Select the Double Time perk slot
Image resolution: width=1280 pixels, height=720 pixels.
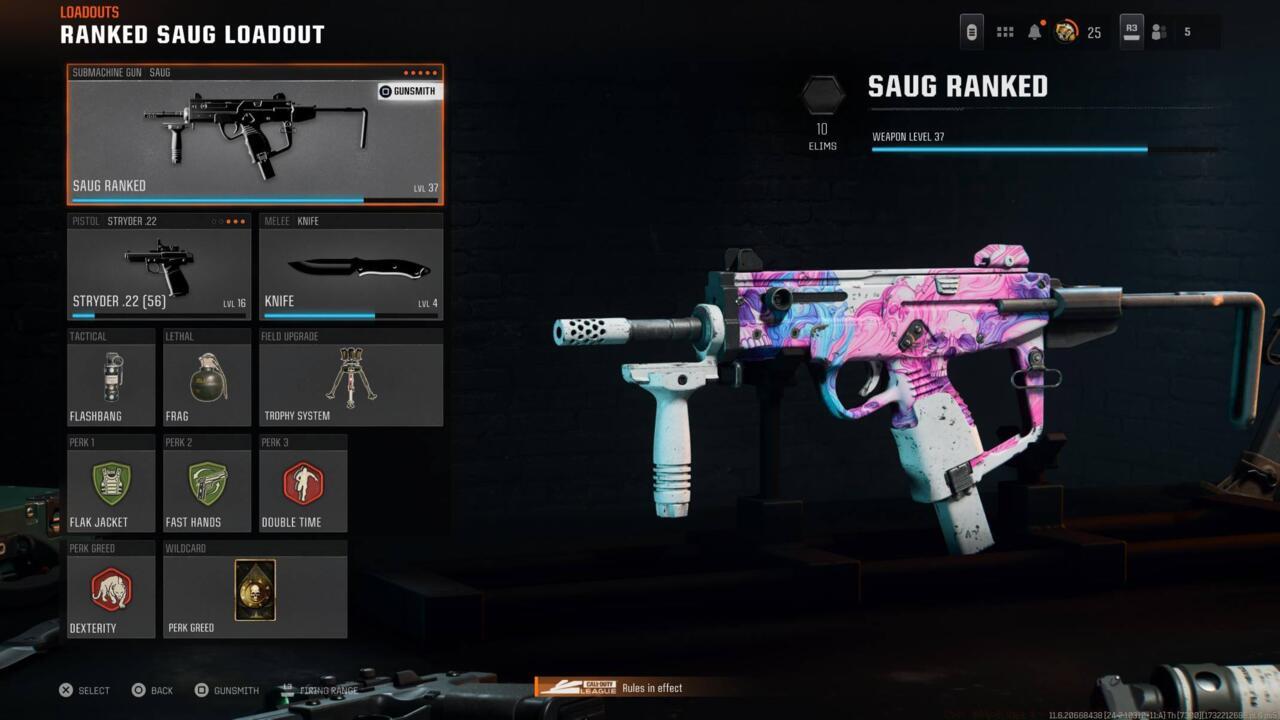303,484
